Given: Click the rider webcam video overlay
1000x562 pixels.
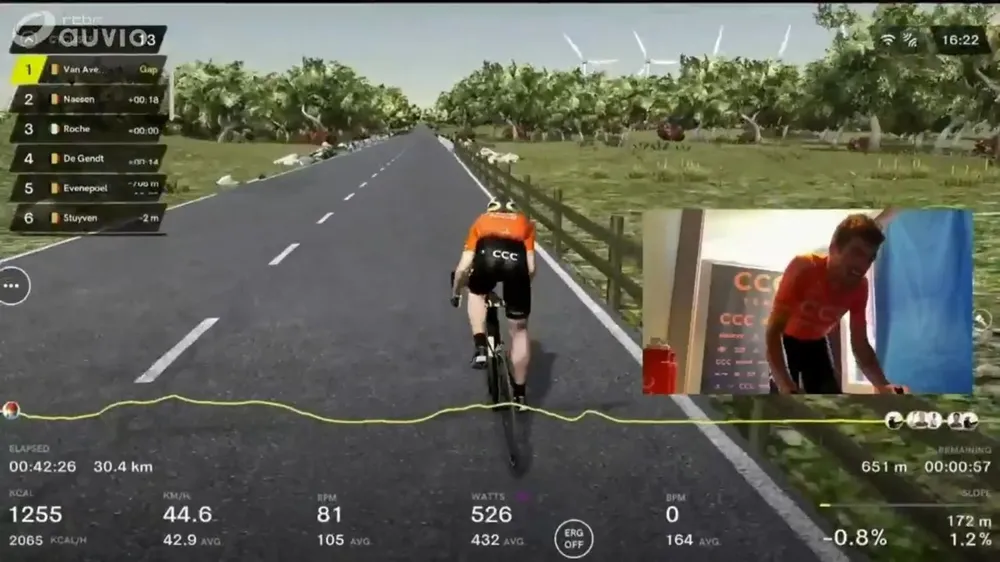Looking at the screenshot, I should coord(807,301).
